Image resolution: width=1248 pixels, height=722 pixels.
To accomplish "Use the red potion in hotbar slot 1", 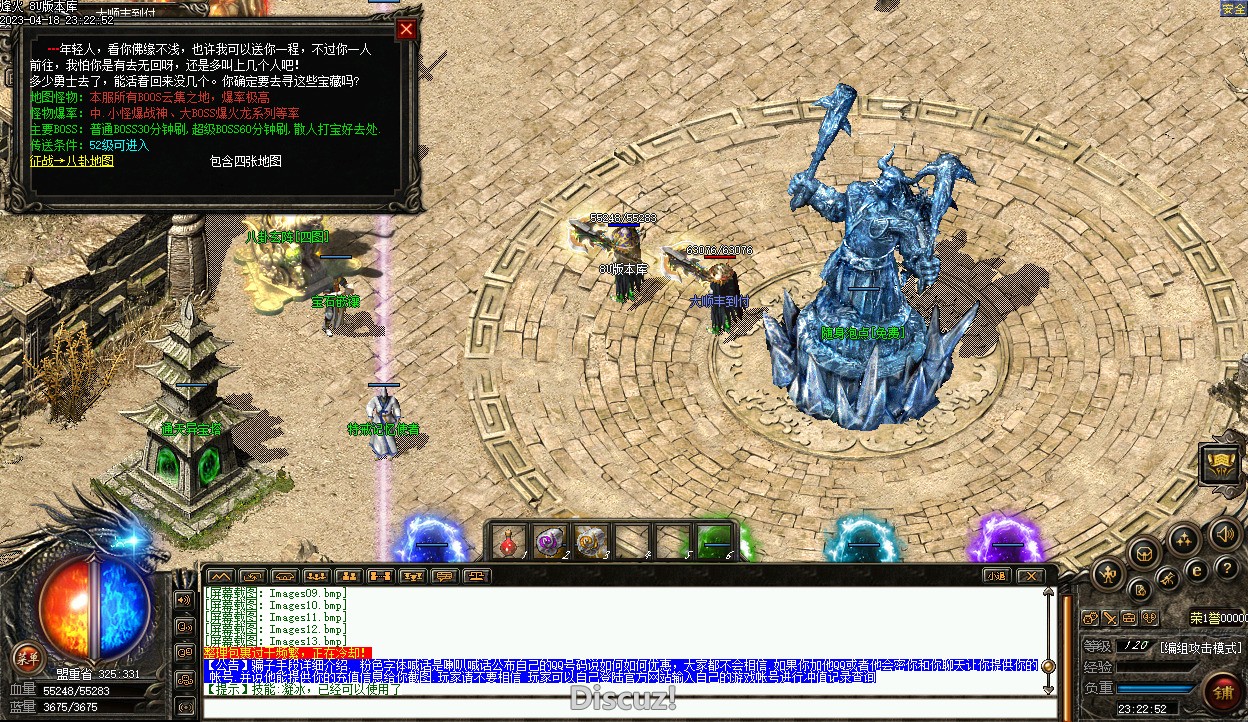I will coord(509,541).
